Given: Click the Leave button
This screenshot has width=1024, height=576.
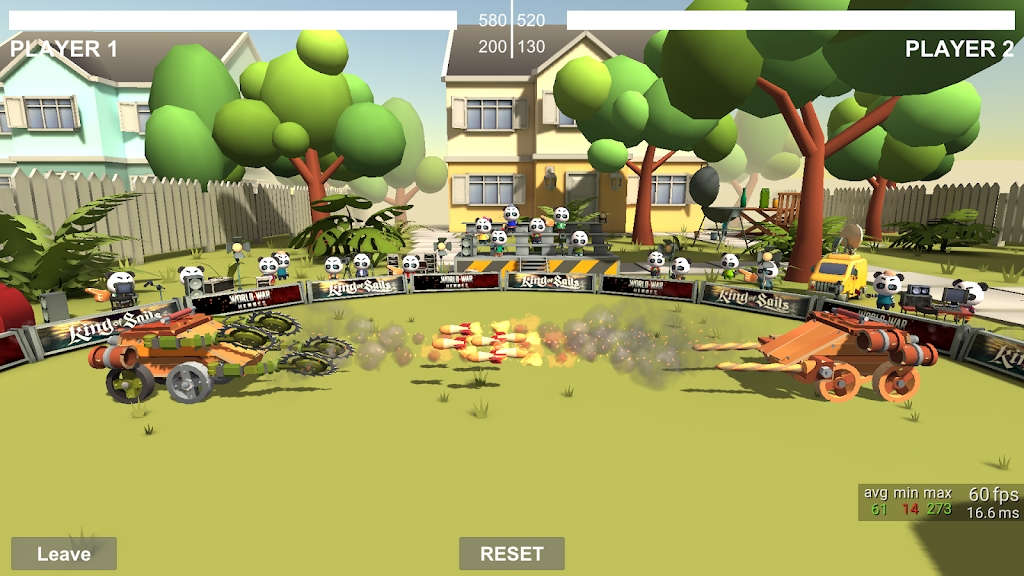Looking at the screenshot, I should pyautogui.click(x=64, y=553).
